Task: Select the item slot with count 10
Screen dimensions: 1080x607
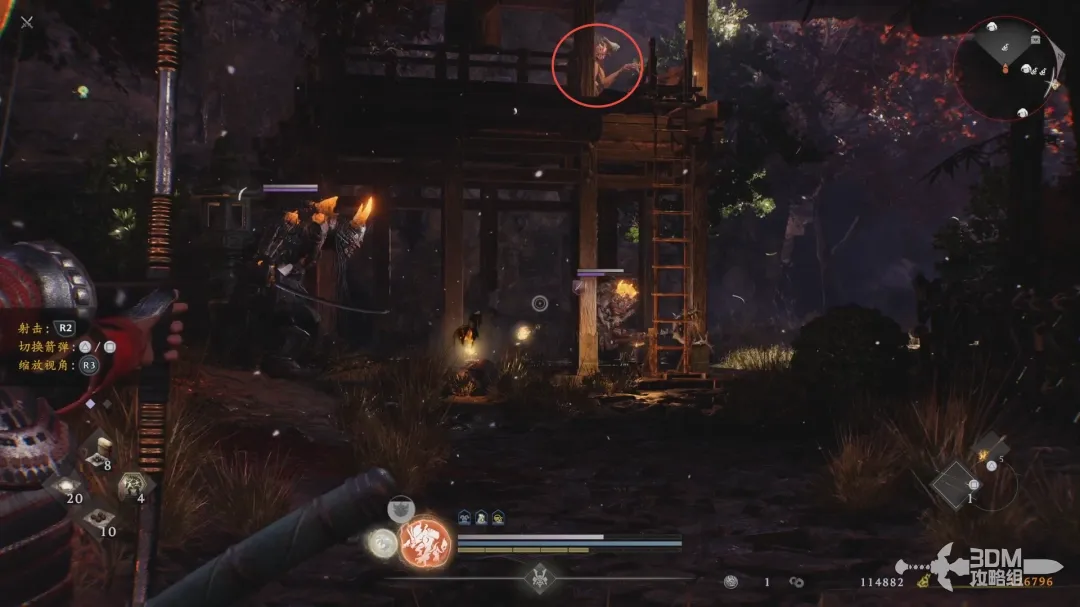Action: pyautogui.click(x=98, y=518)
